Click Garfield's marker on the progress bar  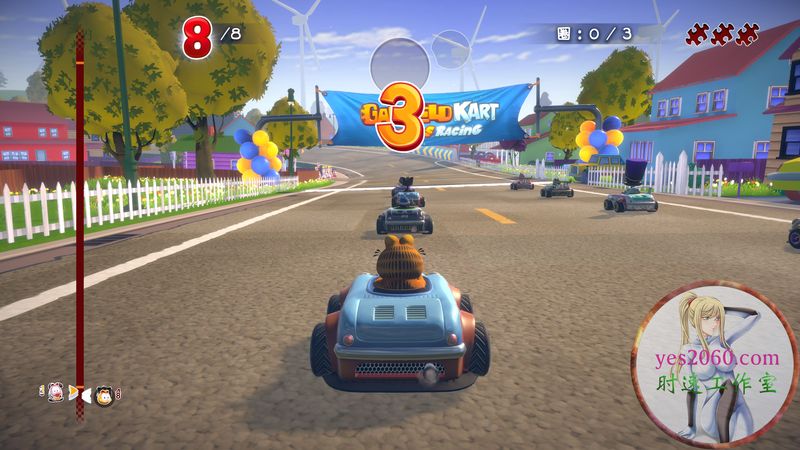(x=104, y=397)
